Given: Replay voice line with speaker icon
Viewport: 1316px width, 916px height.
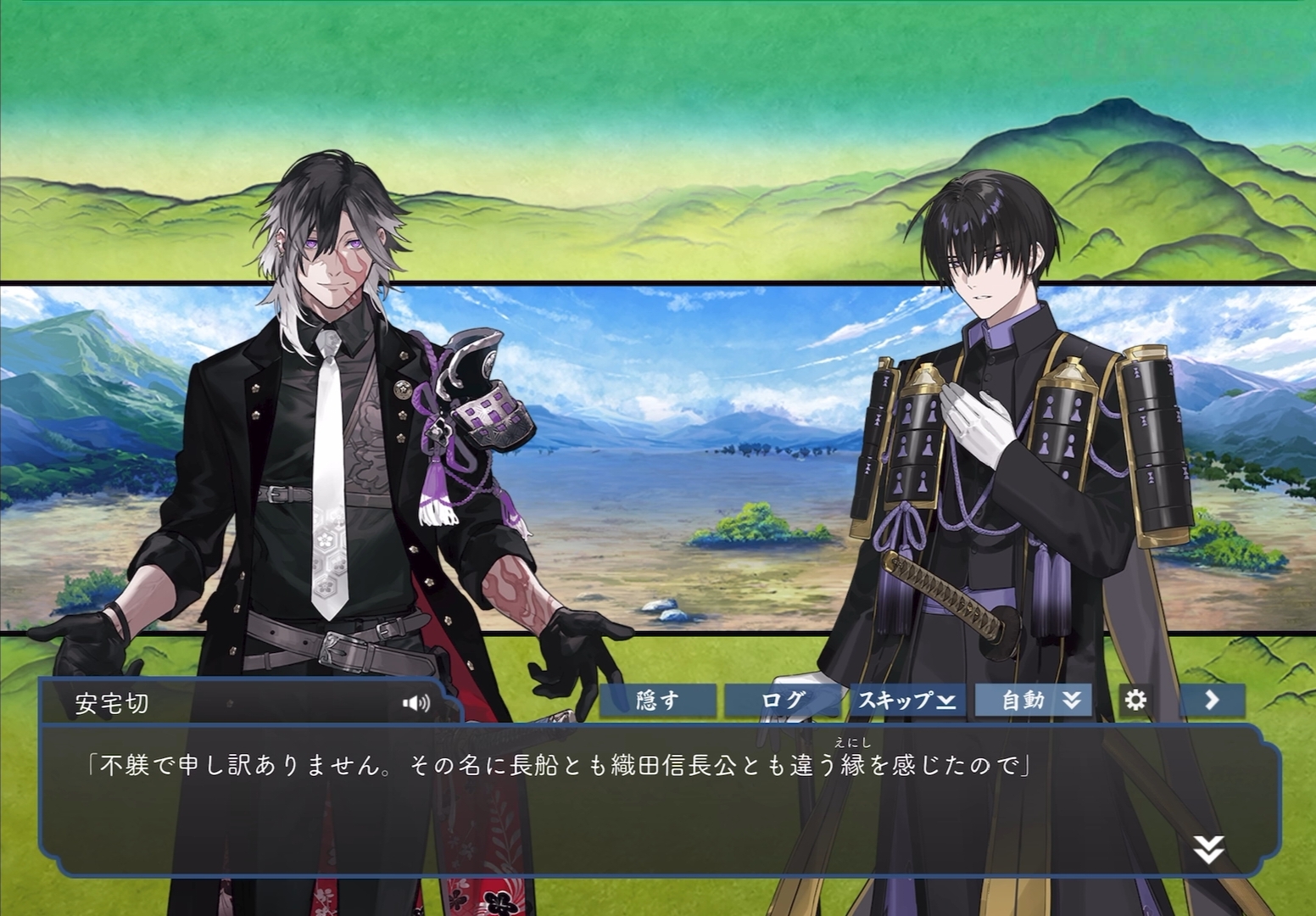Looking at the screenshot, I should tap(415, 703).
